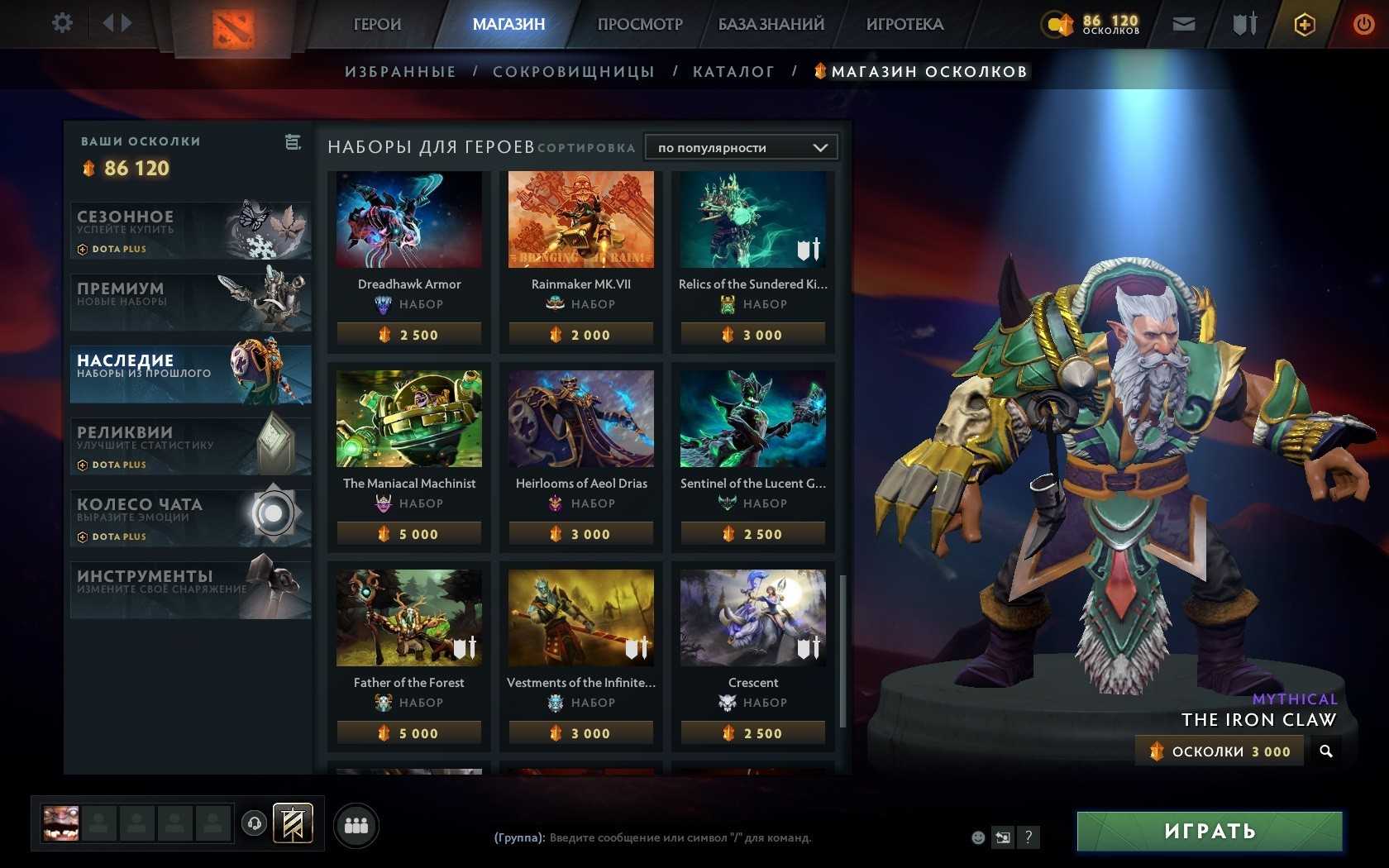Open the settings gear icon

(62, 23)
